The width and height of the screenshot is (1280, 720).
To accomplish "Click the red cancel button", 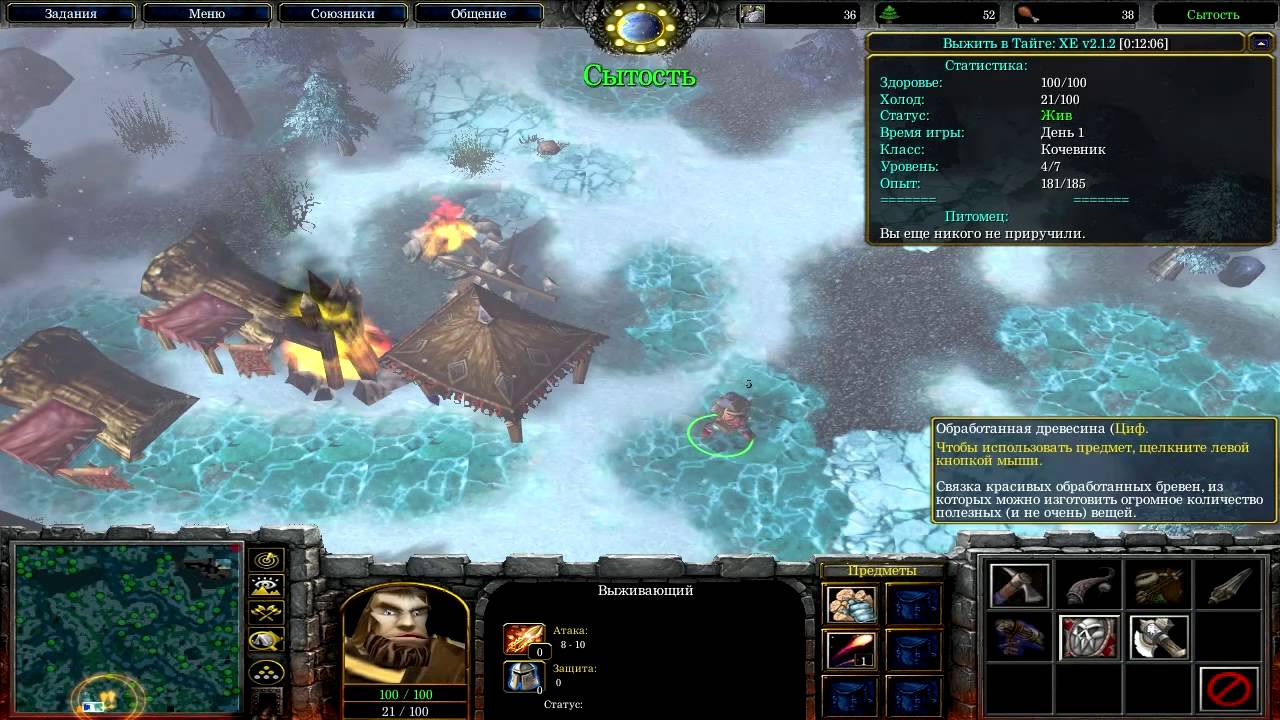I will click(x=1229, y=689).
